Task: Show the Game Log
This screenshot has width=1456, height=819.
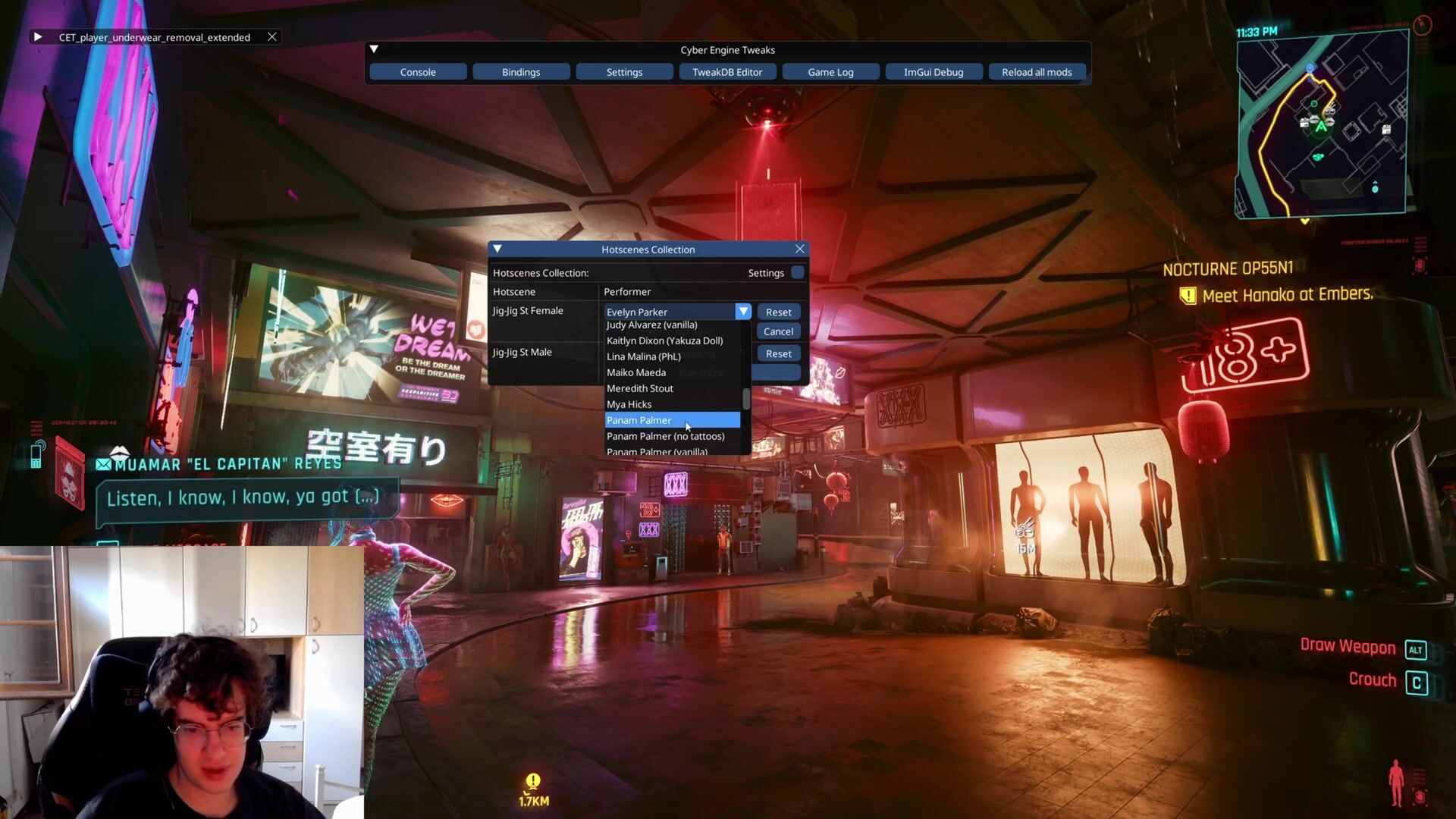Action: tap(830, 72)
